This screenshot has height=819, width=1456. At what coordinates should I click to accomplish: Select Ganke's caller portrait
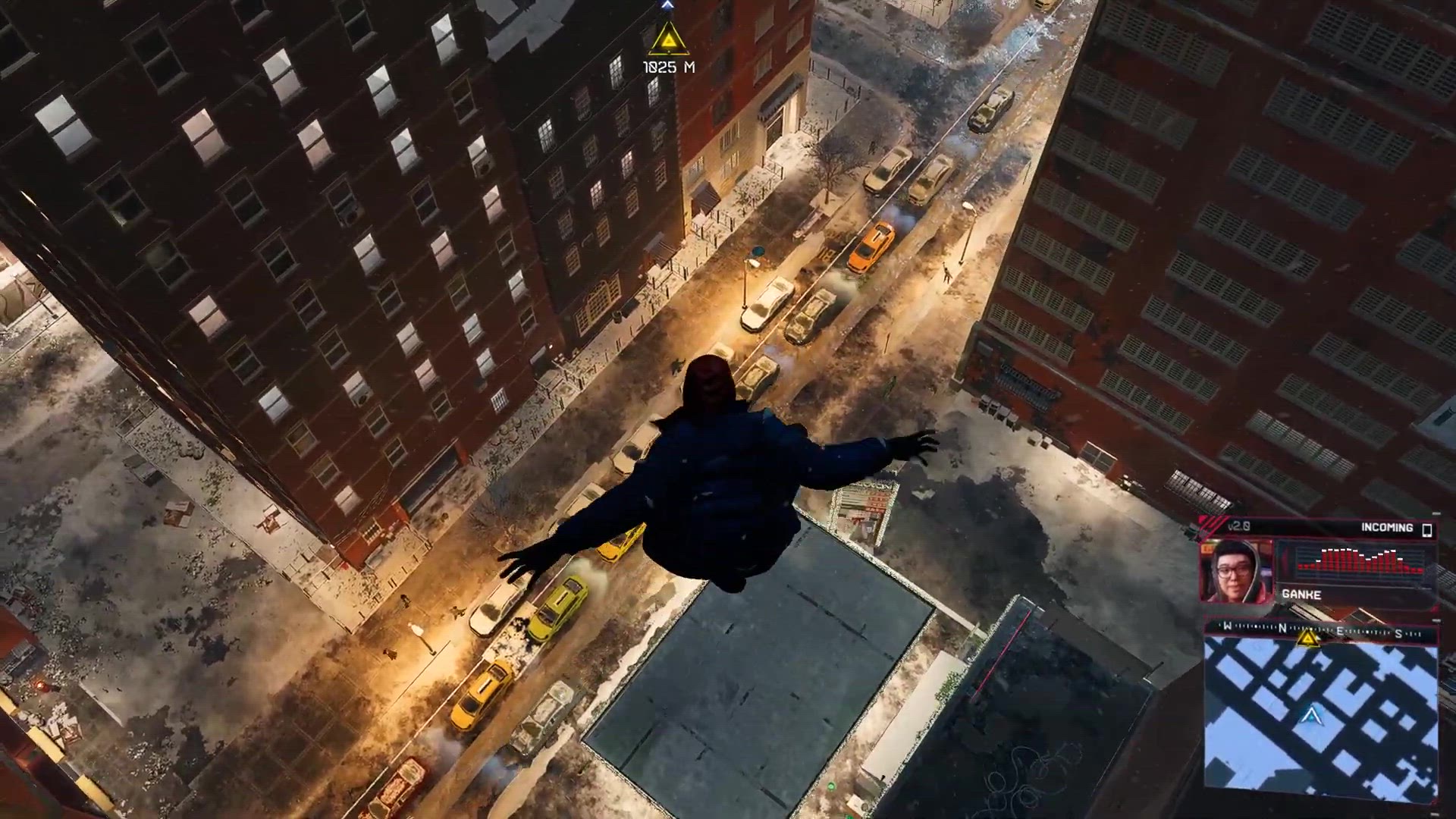point(1237,571)
